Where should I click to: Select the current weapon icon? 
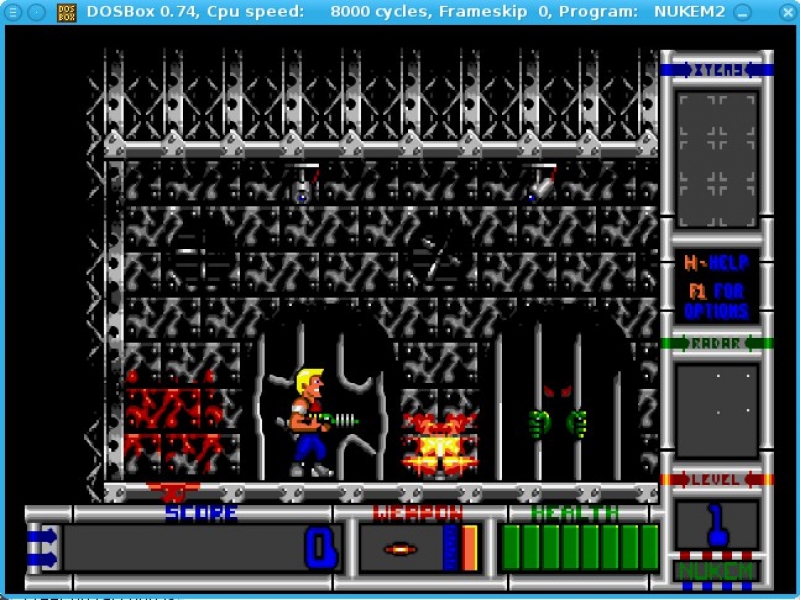pos(400,549)
